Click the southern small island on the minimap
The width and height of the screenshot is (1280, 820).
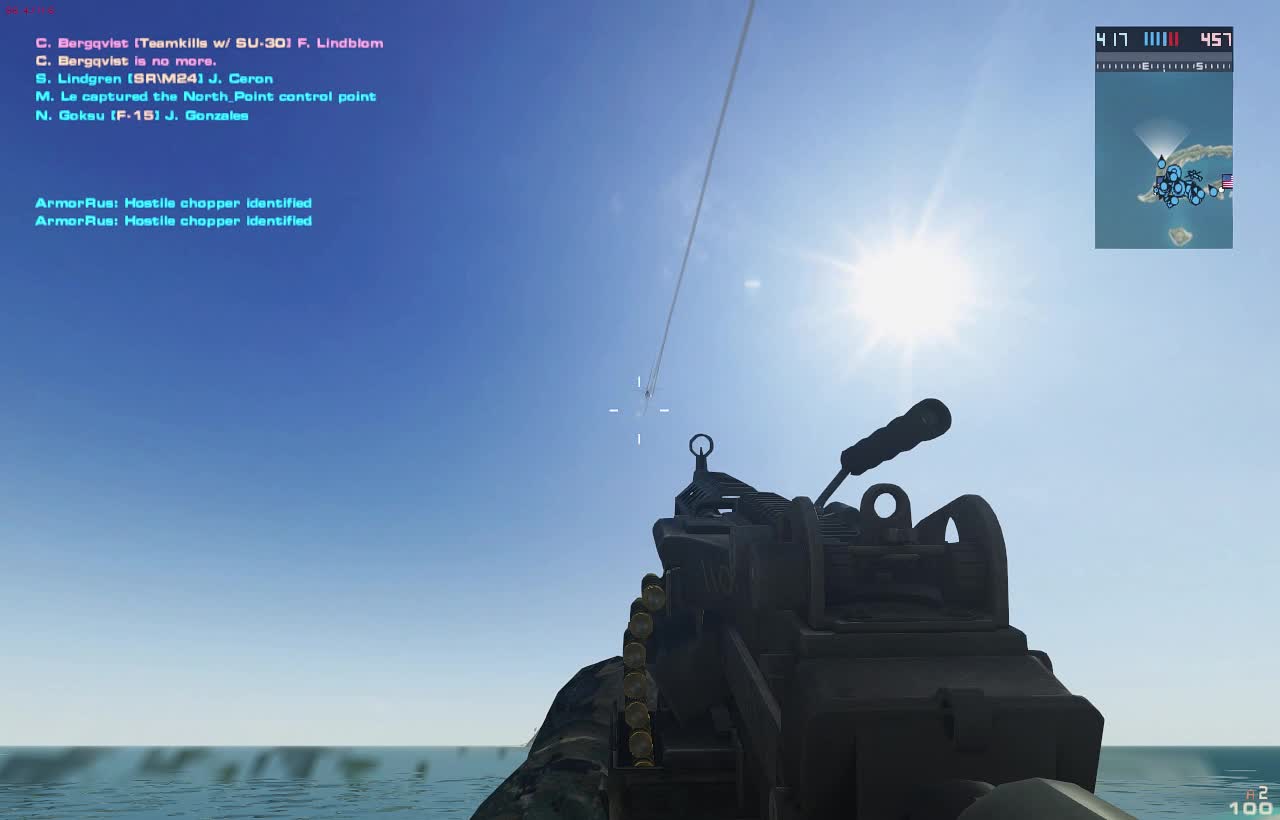pyautogui.click(x=1179, y=233)
